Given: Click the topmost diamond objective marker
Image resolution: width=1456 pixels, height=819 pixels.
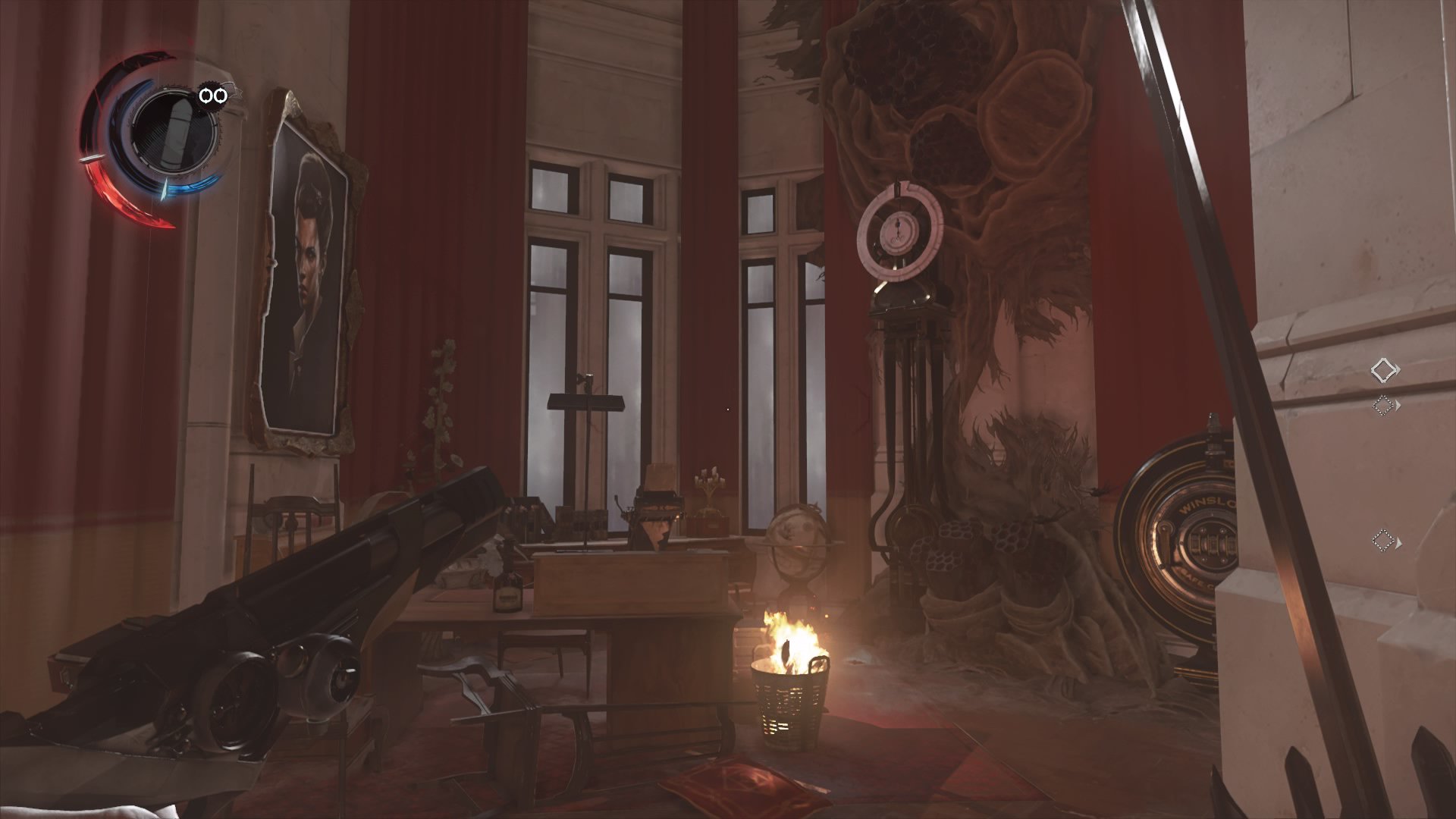Looking at the screenshot, I should (x=1384, y=369).
